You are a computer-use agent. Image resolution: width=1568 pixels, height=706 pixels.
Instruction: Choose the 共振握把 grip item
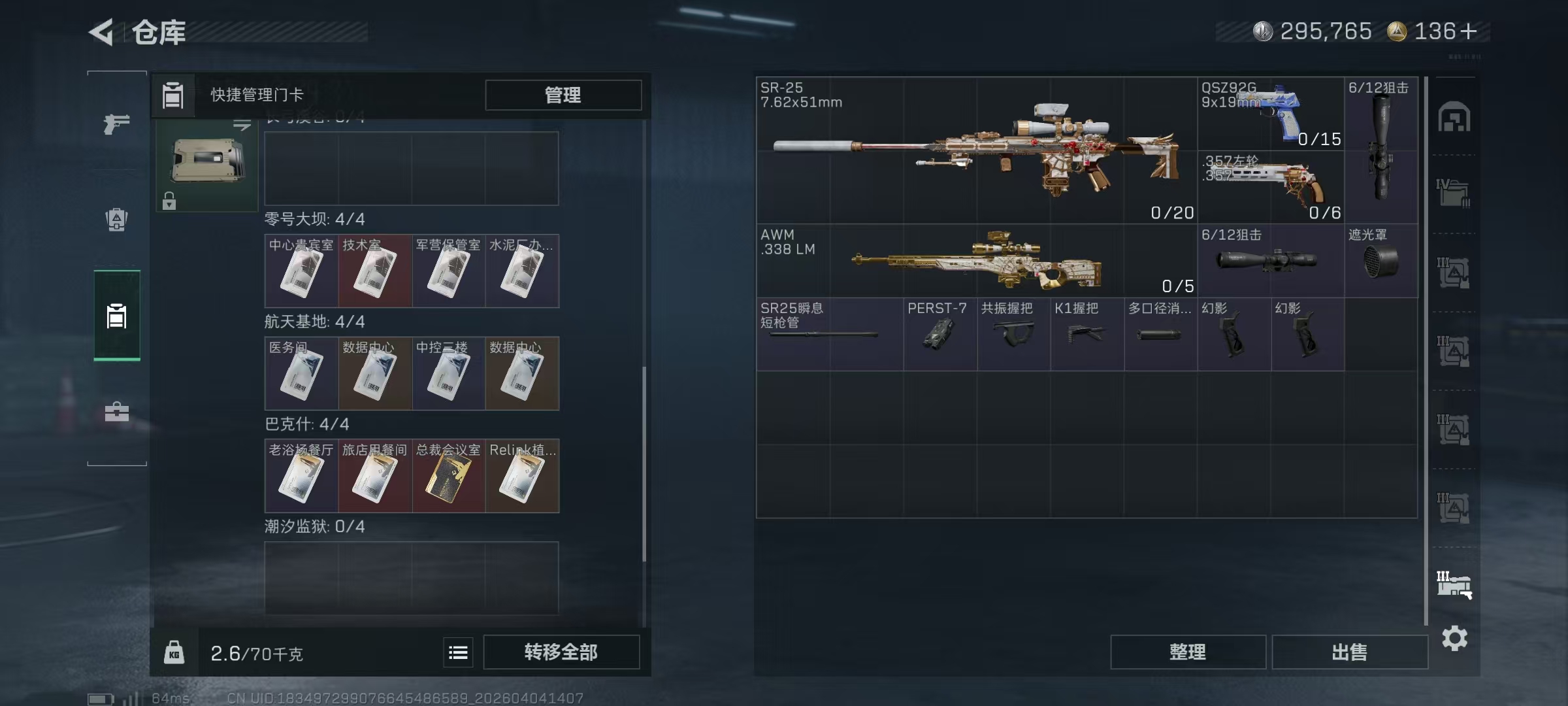click(x=1013, y=335)
